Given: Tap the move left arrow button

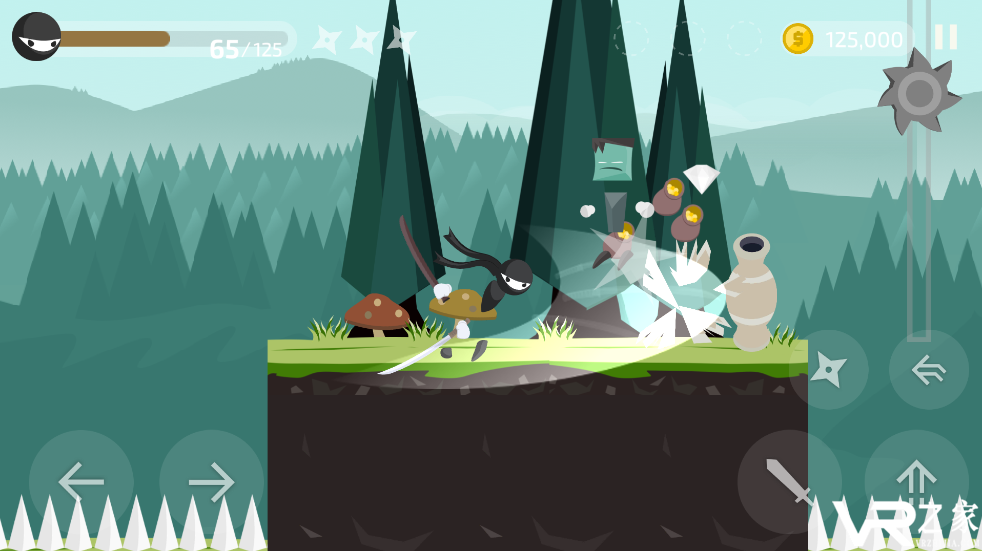Looking at the screenshot, I should click(81, 482).
